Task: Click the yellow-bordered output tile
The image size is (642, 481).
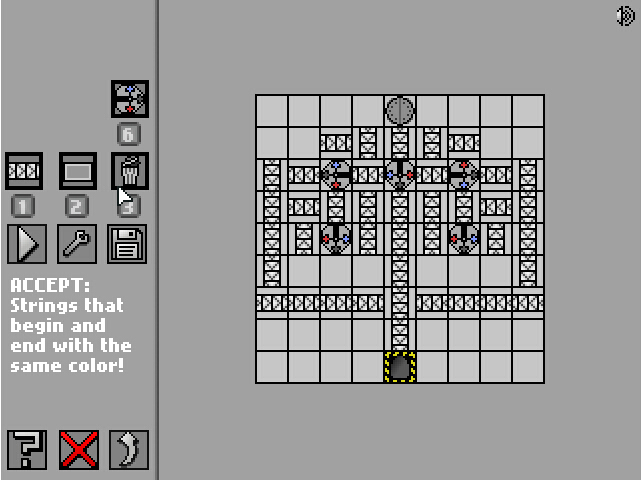Action: [x=400, y=367]
